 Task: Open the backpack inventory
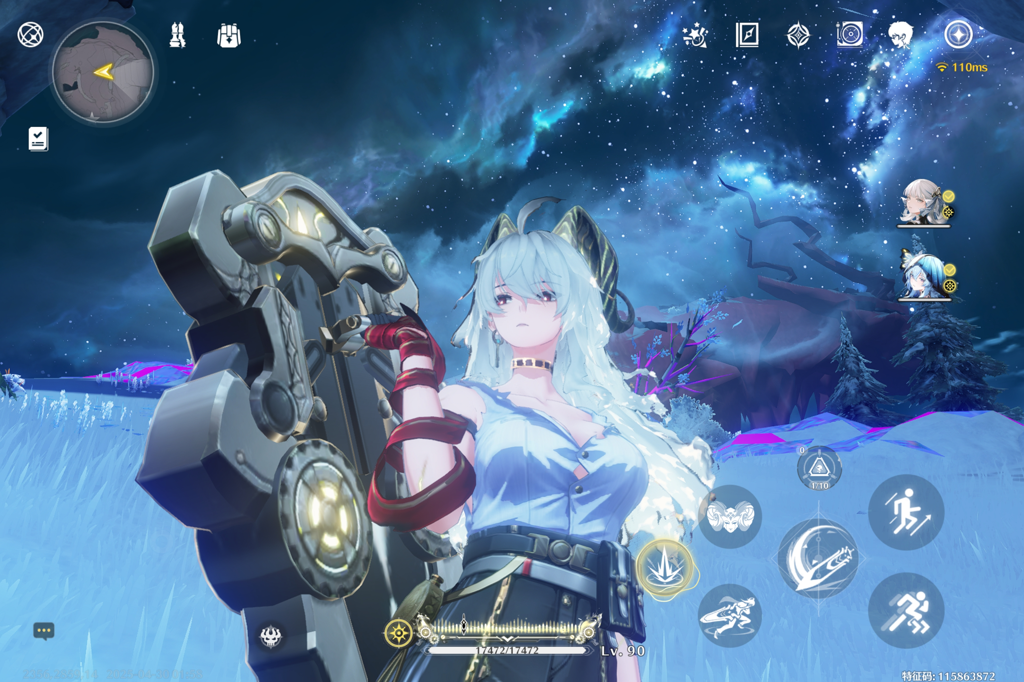click(x=229, y=36)
